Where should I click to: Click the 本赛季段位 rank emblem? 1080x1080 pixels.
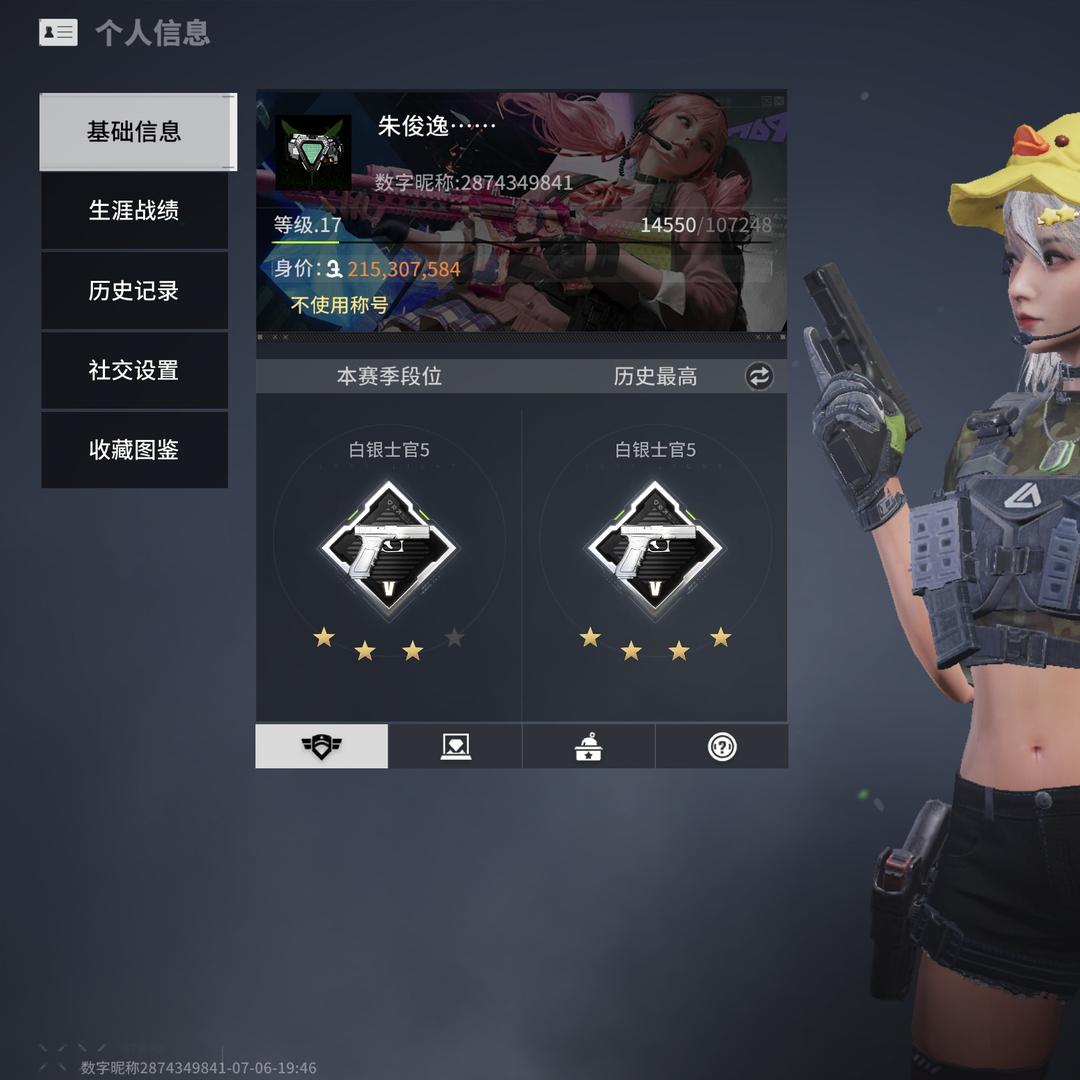(388, 549)
